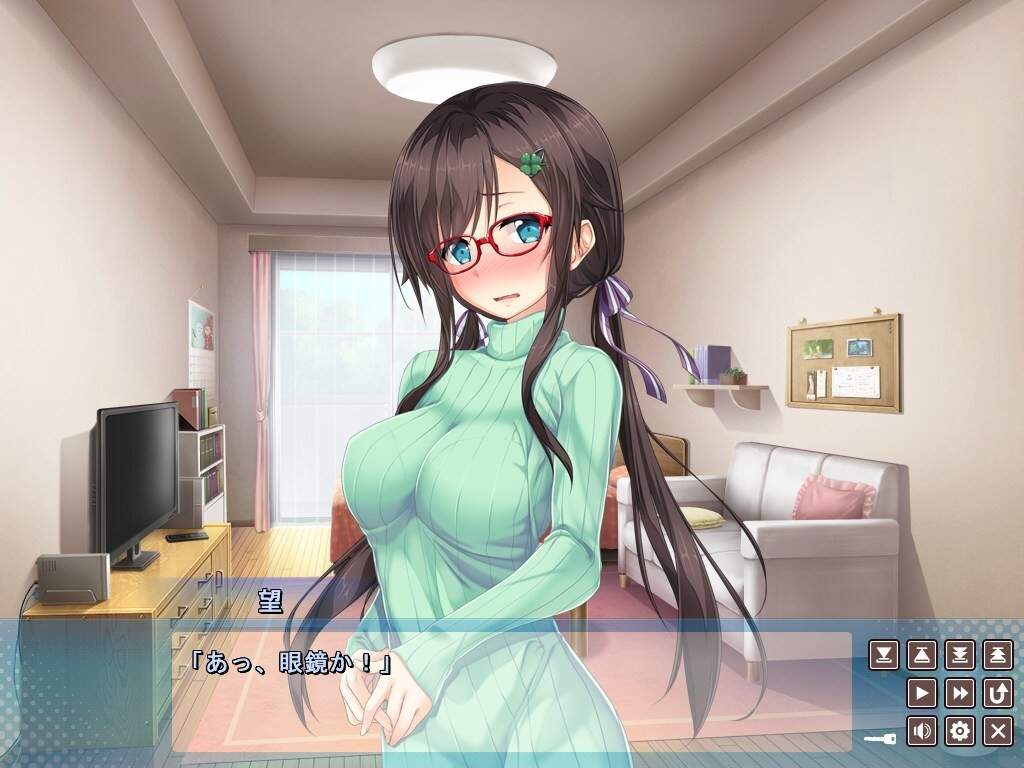Viewport: 1024px width, 768px height.
Task: Click the single up-arrow load icon
Action: (921, 655)
